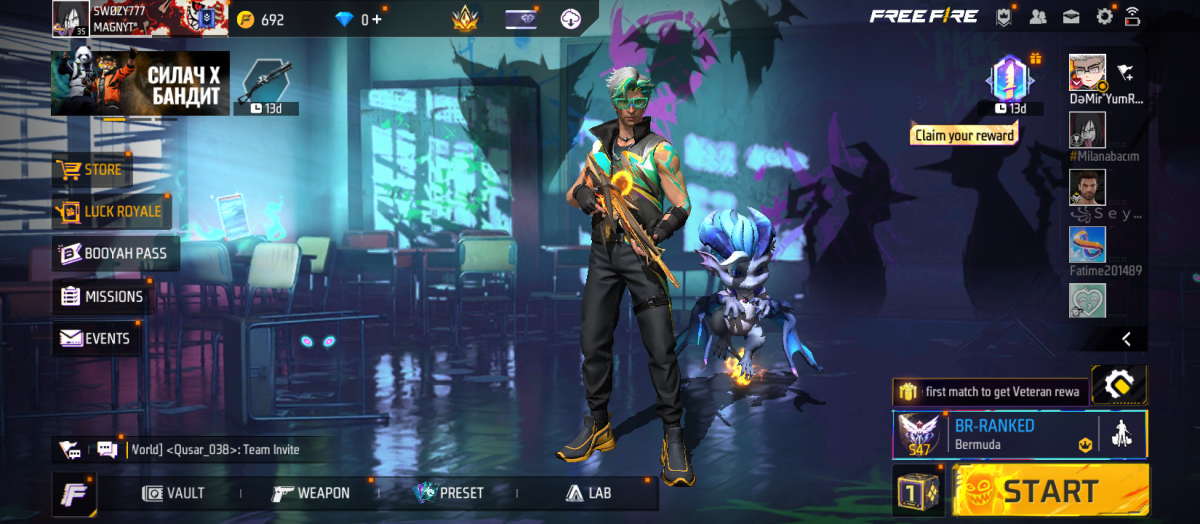Open the world chat Team Invite message
The height and width of the screenshot is (524, 1200).
tap(215, 450)
